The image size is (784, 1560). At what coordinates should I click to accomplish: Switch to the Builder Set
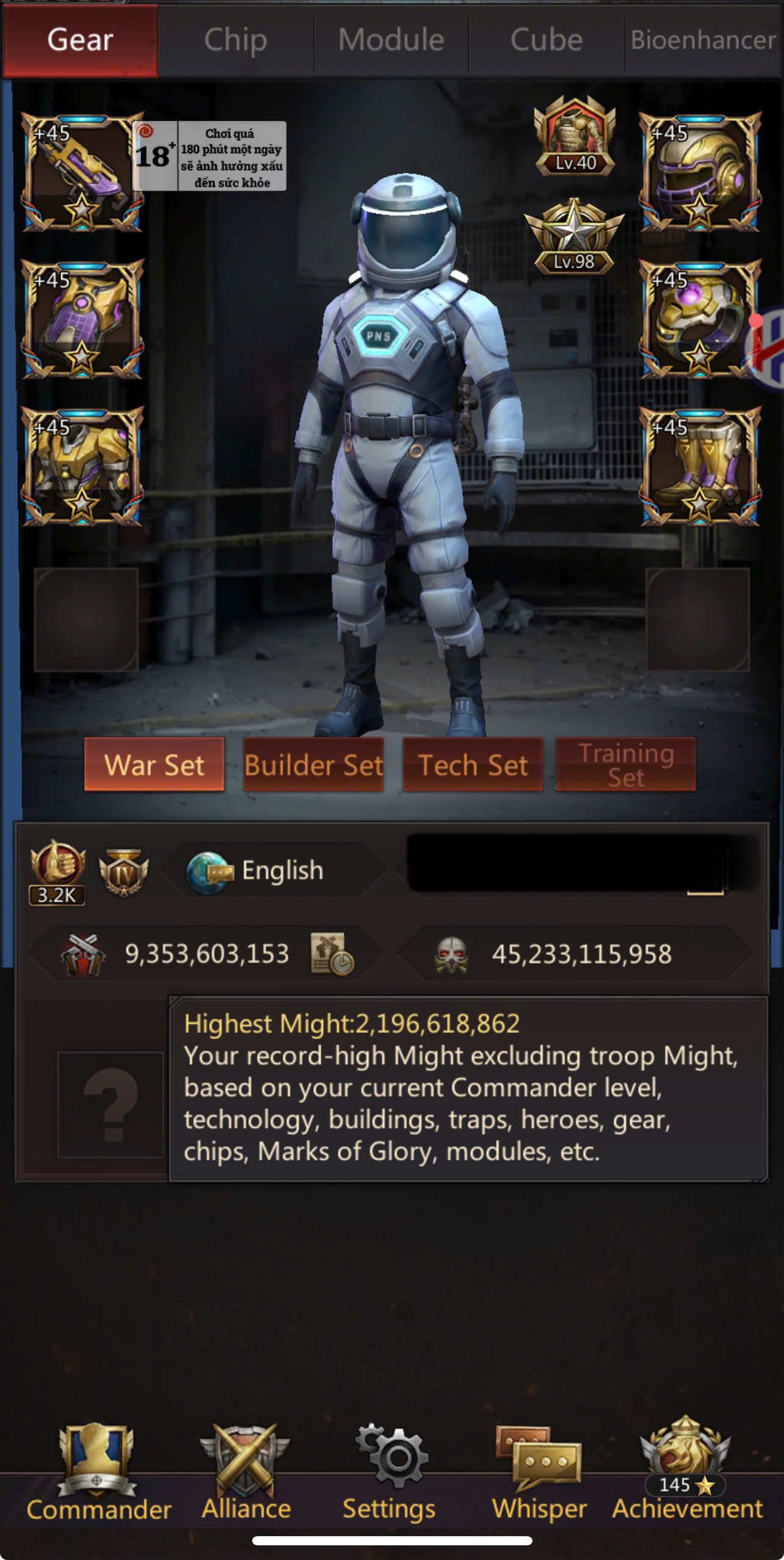pos(313,765)
